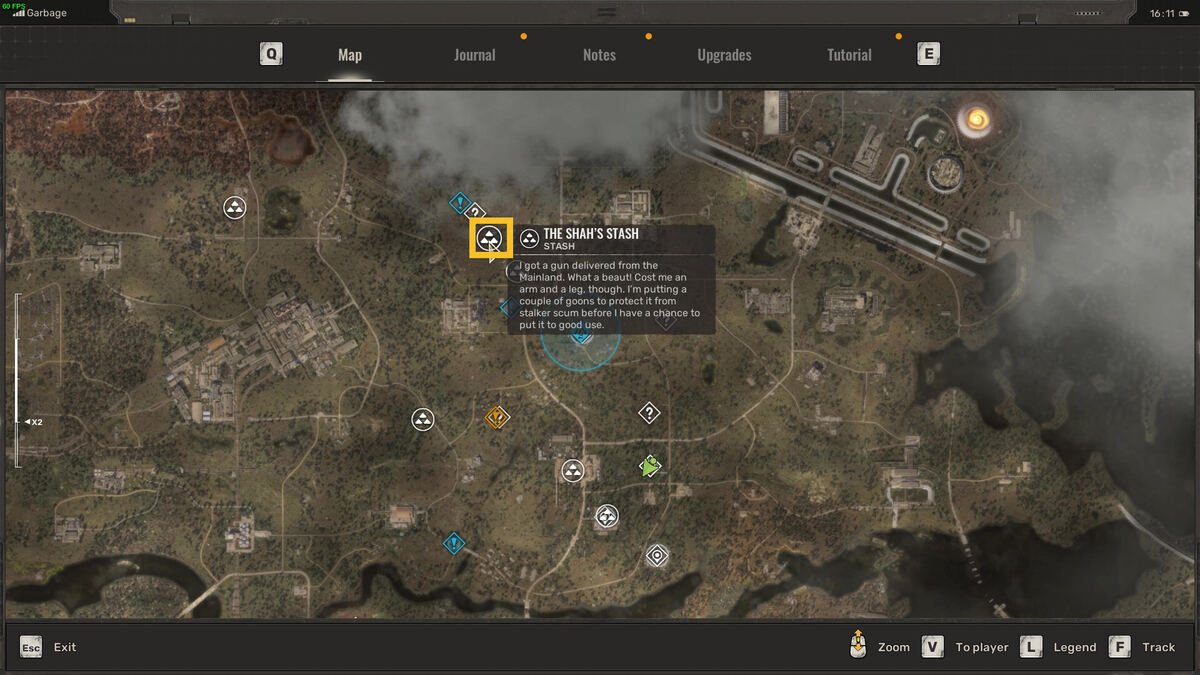The image size is (1200, 675).
Task: Exit the map screen
Action: pyautogui.click(x=48, y=647)
